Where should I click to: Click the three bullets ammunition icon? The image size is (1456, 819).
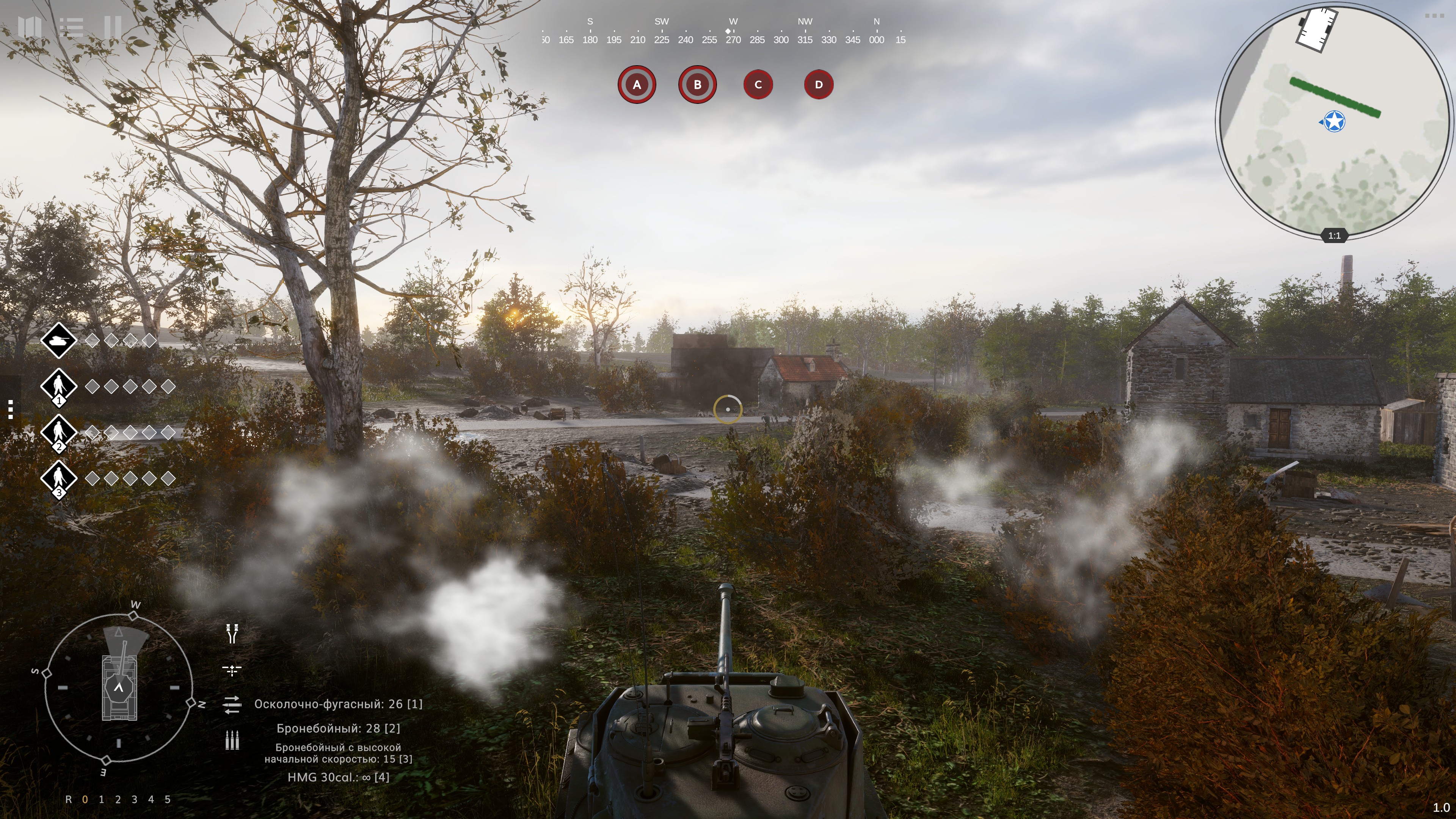(232, 740)
